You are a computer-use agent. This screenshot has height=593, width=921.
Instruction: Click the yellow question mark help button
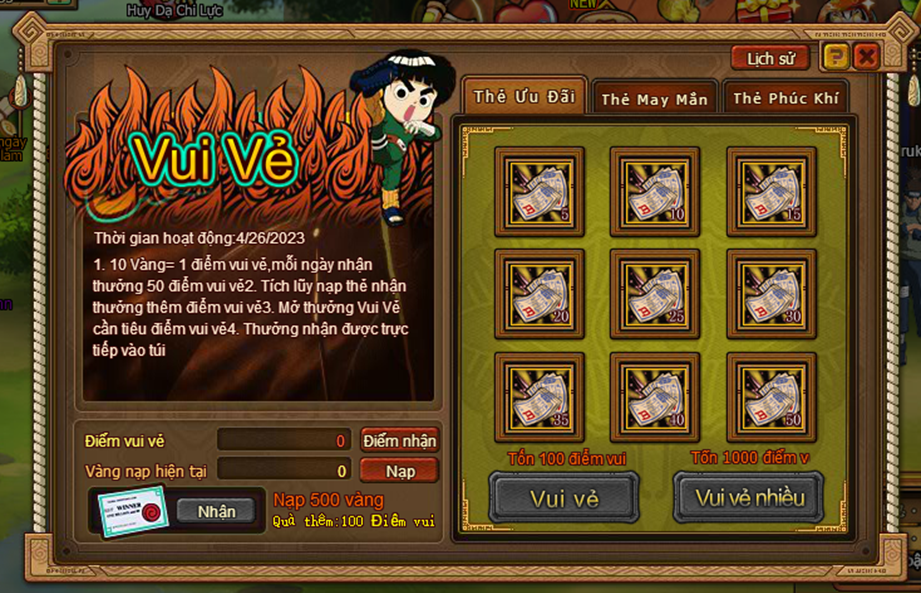point(835,57)
